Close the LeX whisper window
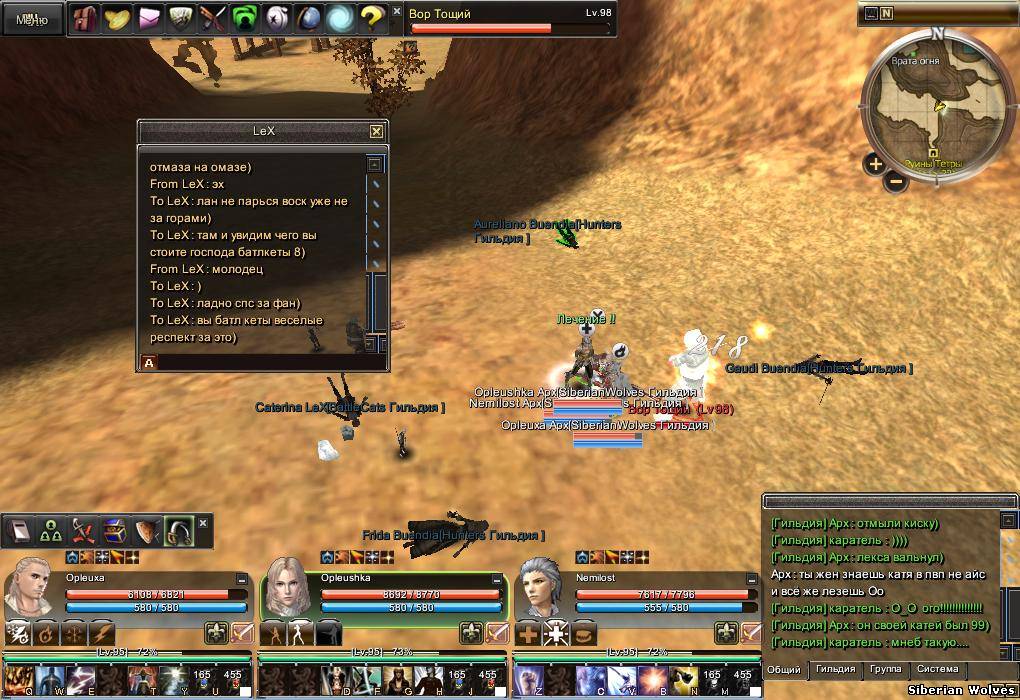The height and width of the screenshot is (700, 1020). 376,131
